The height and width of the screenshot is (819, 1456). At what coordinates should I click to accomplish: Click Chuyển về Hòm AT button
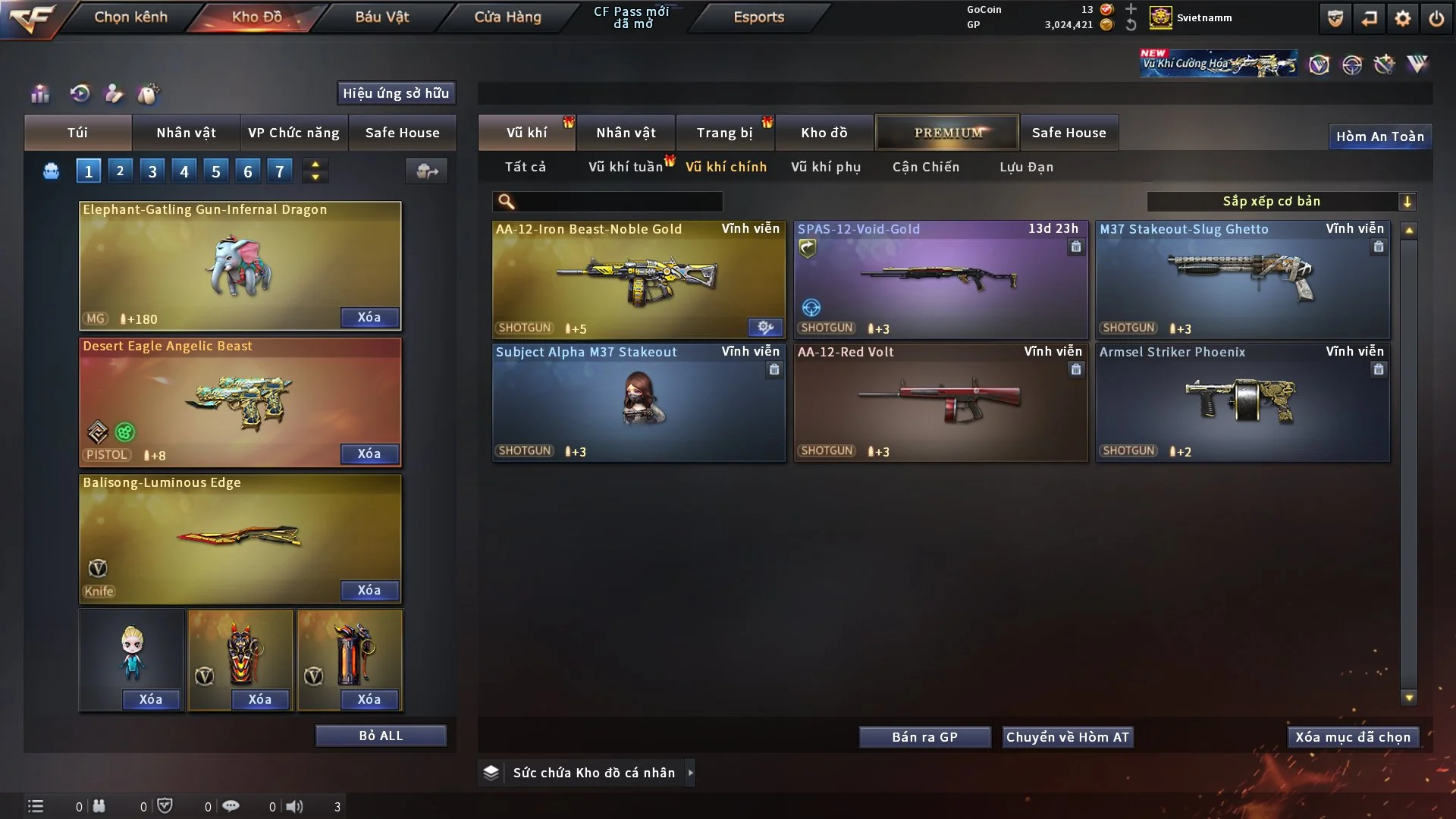(1067, 737)
